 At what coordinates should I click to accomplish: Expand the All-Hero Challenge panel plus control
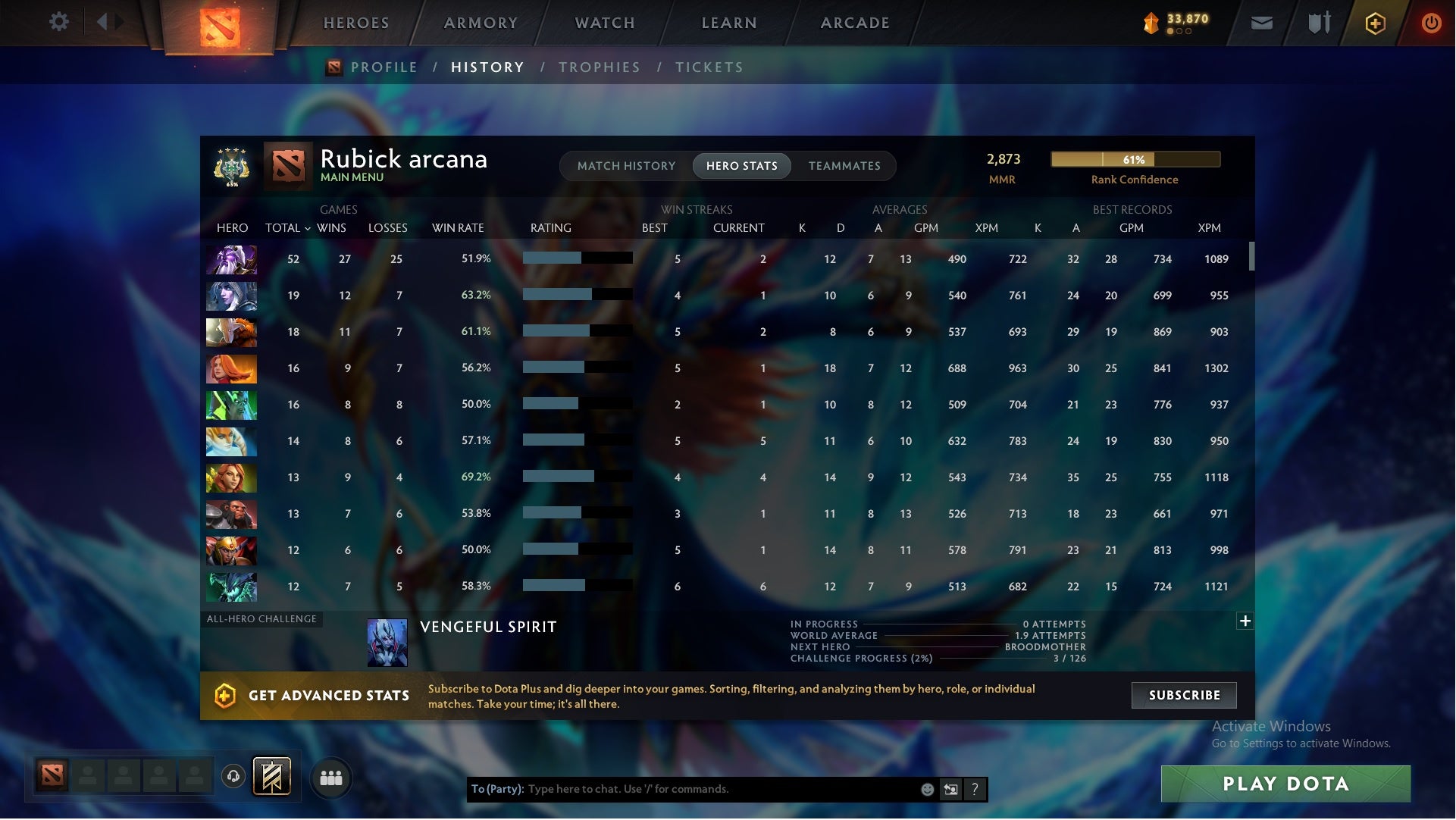[x=1245, y=621]
